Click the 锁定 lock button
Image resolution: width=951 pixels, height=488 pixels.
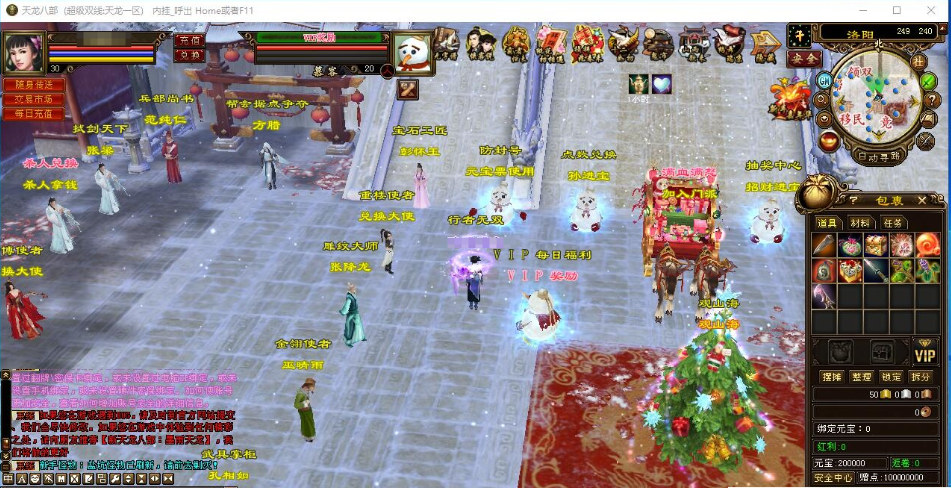pos(891,377)
